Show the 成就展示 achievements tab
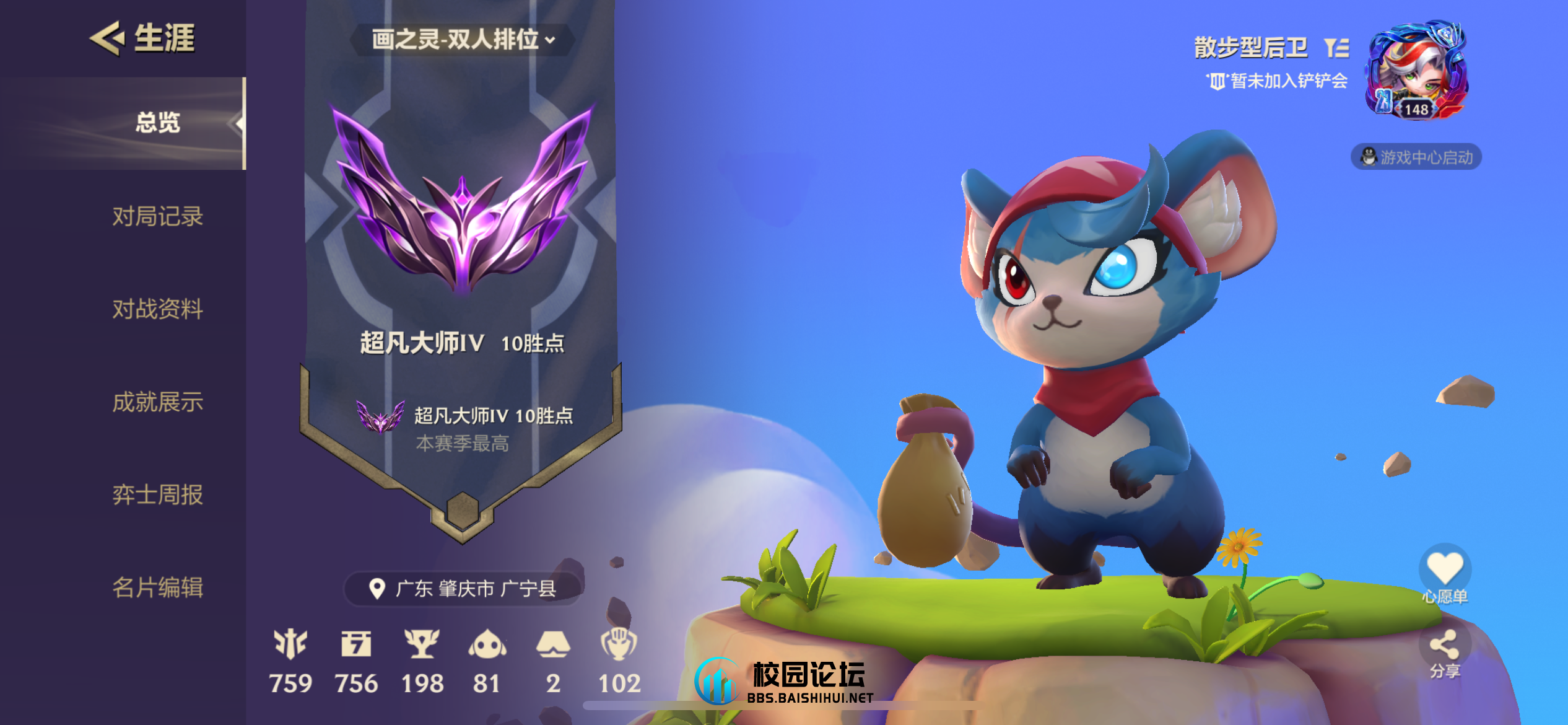1568x725 pixels. (157, 402)
